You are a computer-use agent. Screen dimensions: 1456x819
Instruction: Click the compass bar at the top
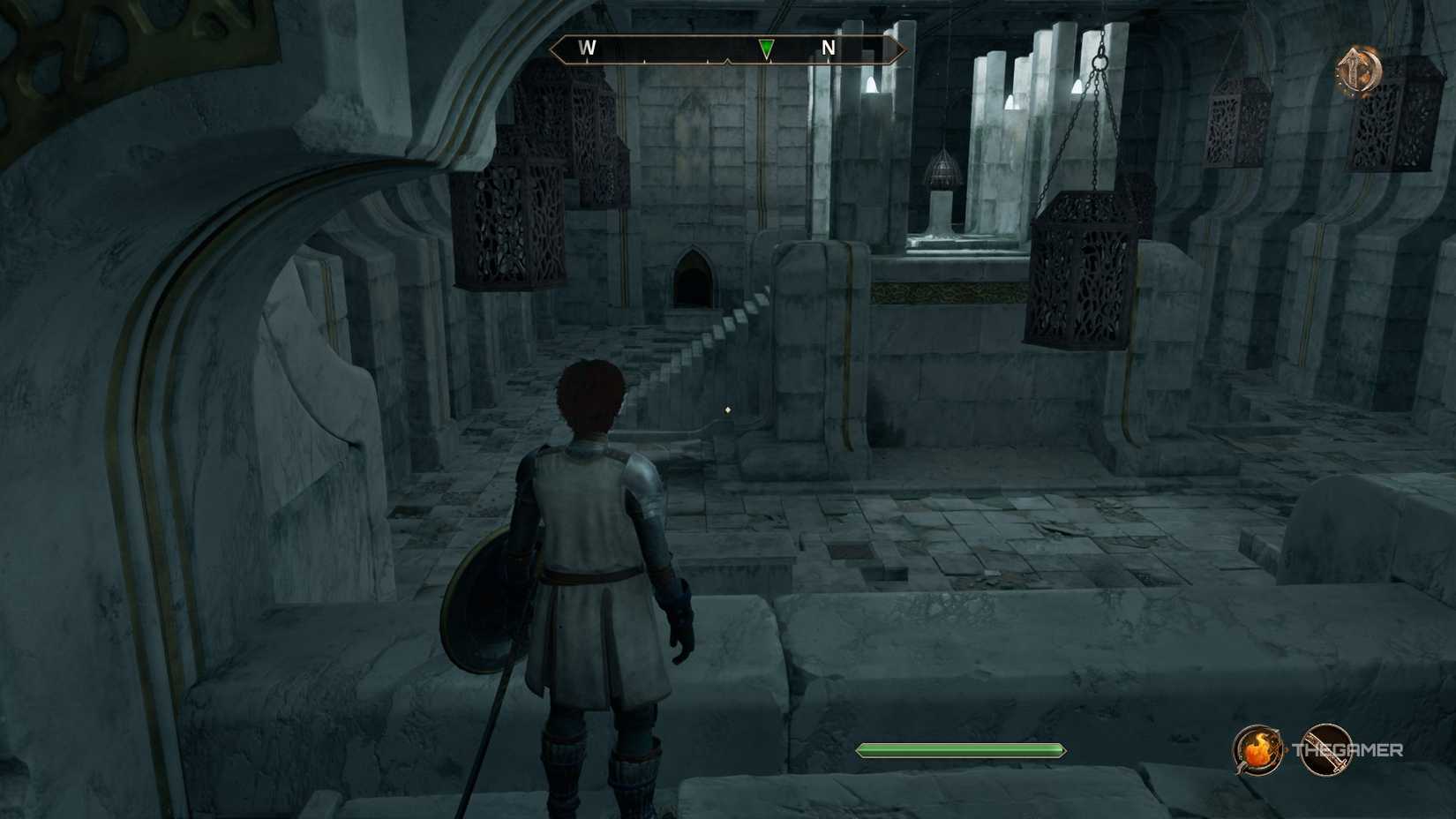(x=726, y=50)
